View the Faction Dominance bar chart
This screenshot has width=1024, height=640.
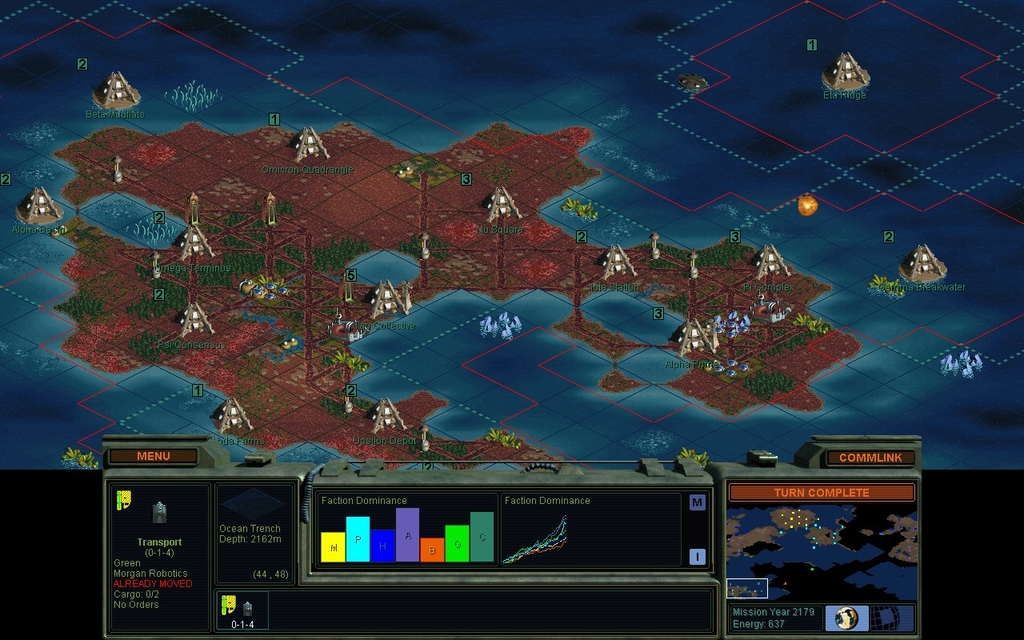click(407, 531)
